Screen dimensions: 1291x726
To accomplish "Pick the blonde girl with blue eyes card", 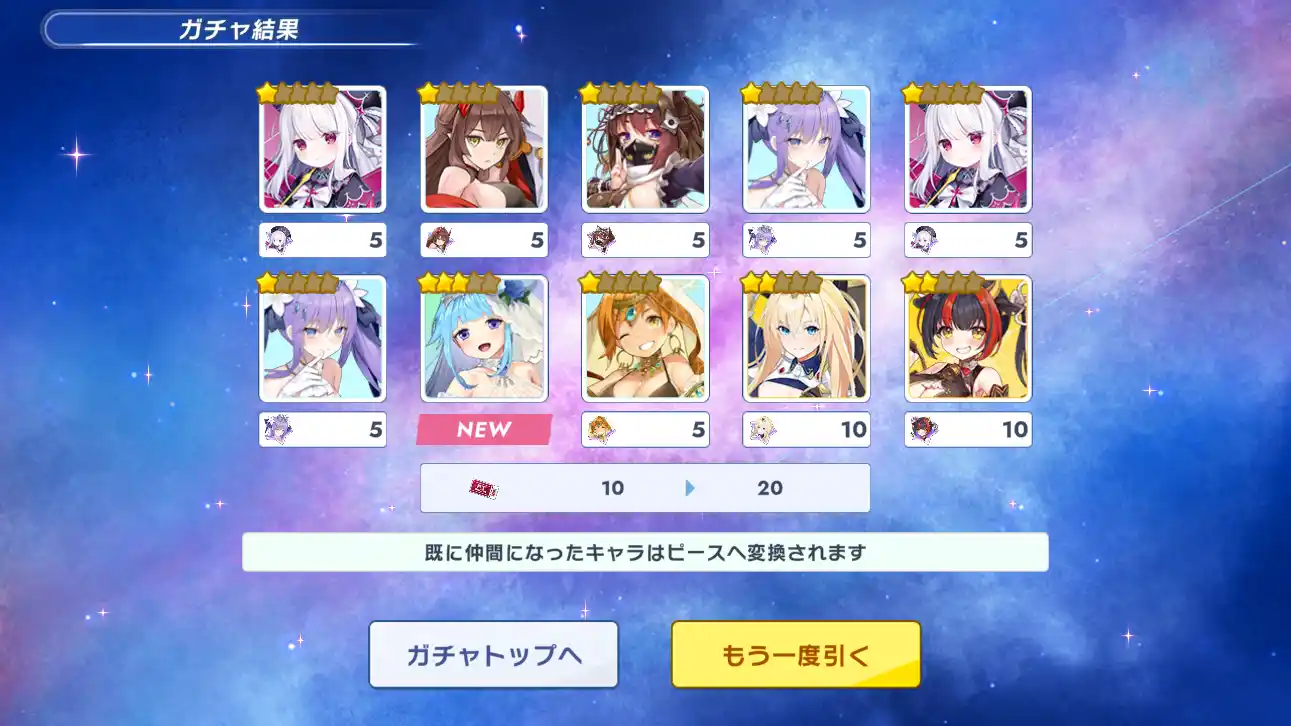I will [x=806, y=339].
